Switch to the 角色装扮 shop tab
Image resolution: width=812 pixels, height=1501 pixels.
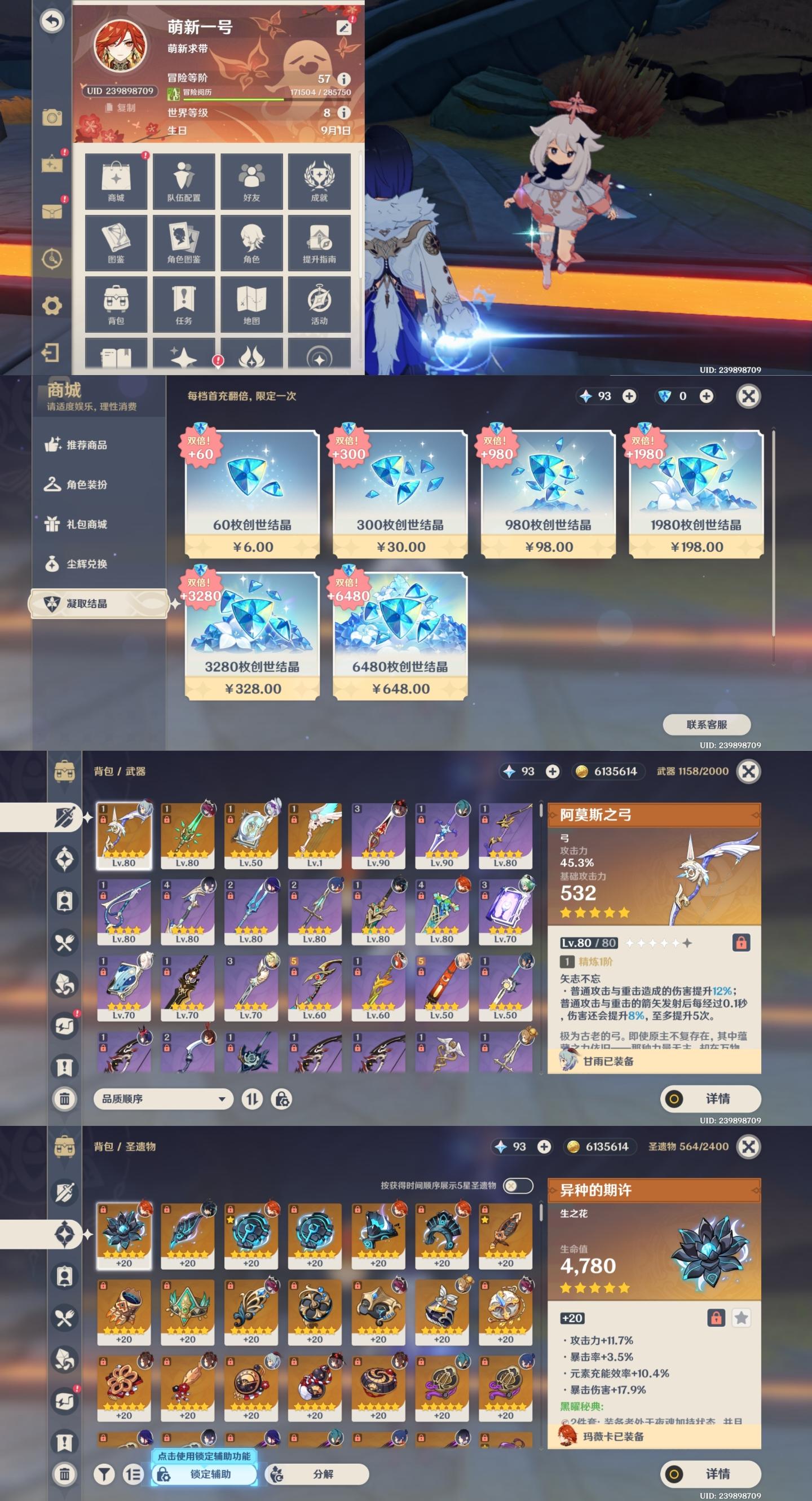point(86,485)
